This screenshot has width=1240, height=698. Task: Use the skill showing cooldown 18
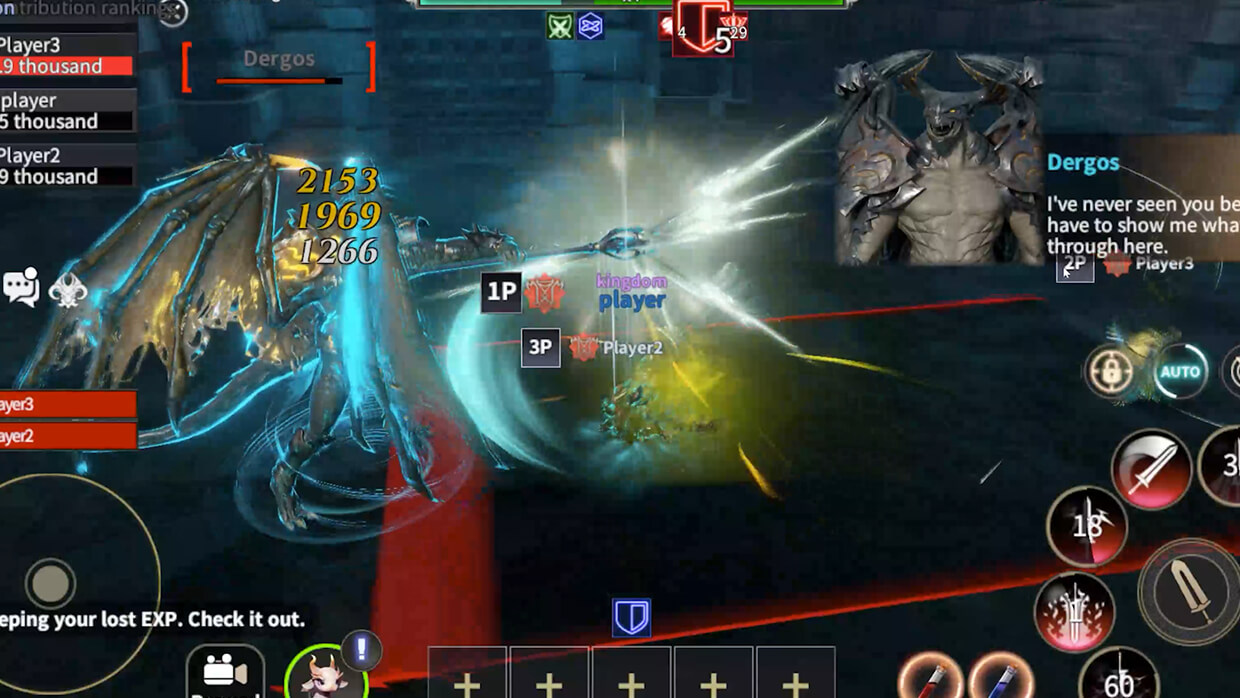(x=1087, y=527)
